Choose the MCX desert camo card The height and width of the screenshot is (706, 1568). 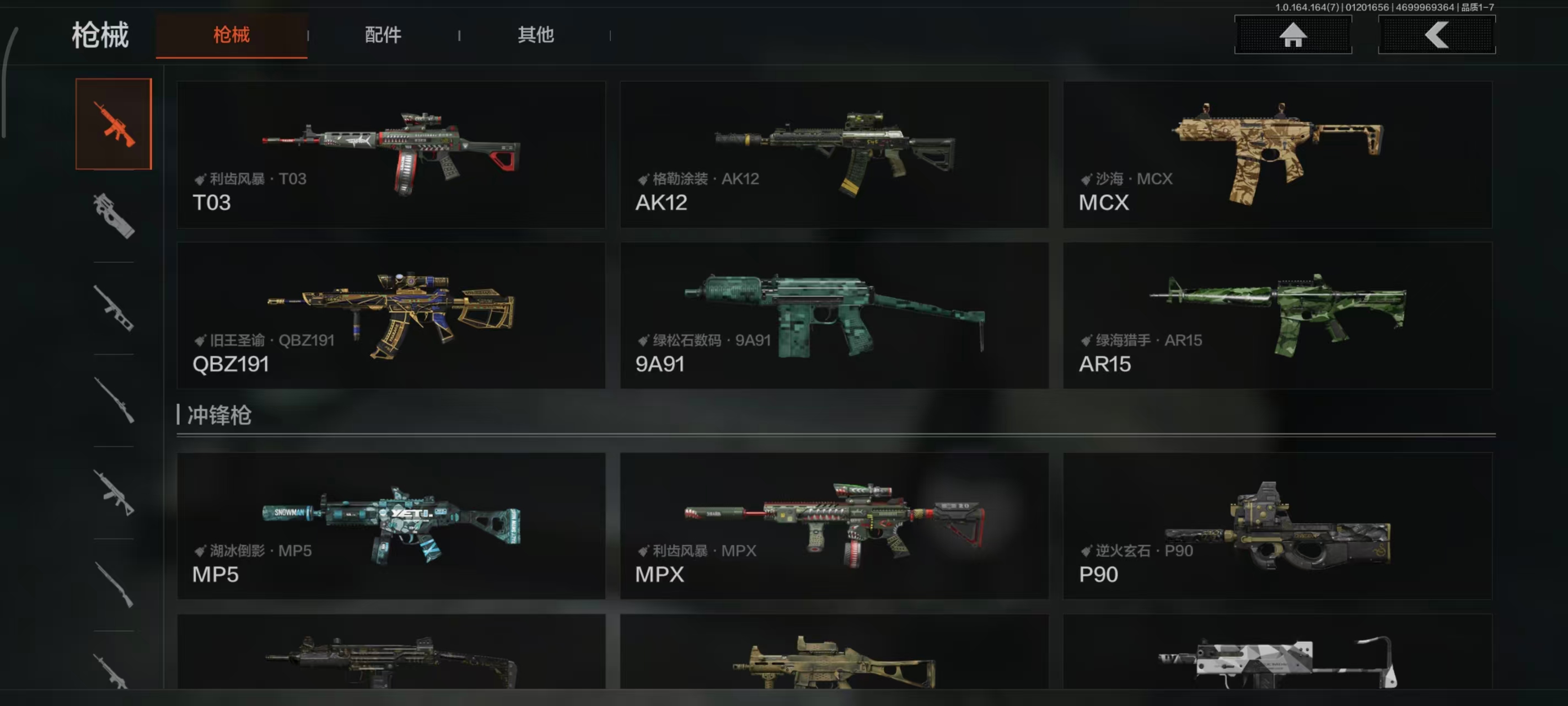[1277, 155]
